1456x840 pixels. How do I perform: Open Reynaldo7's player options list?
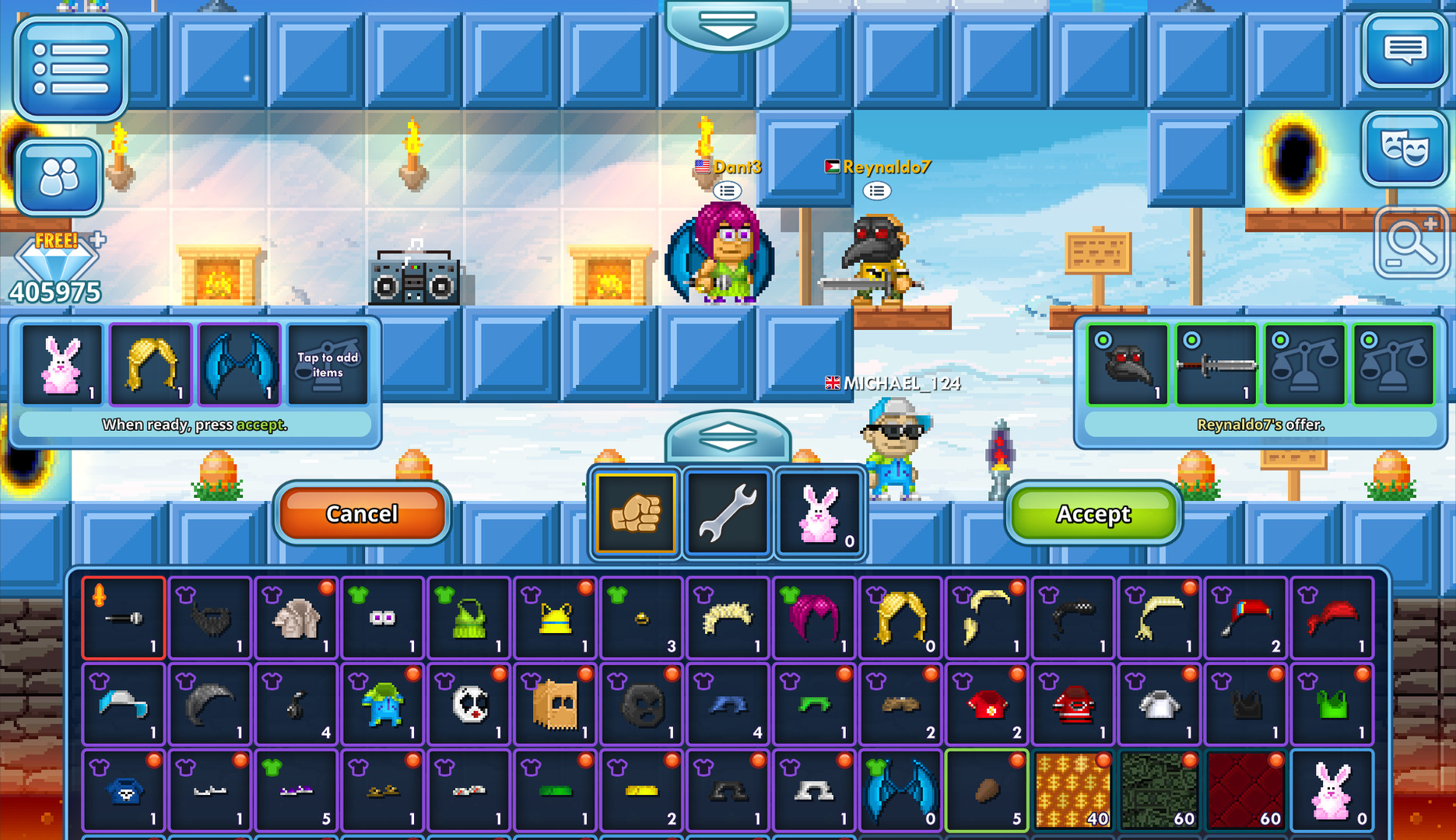click(878, 191)
